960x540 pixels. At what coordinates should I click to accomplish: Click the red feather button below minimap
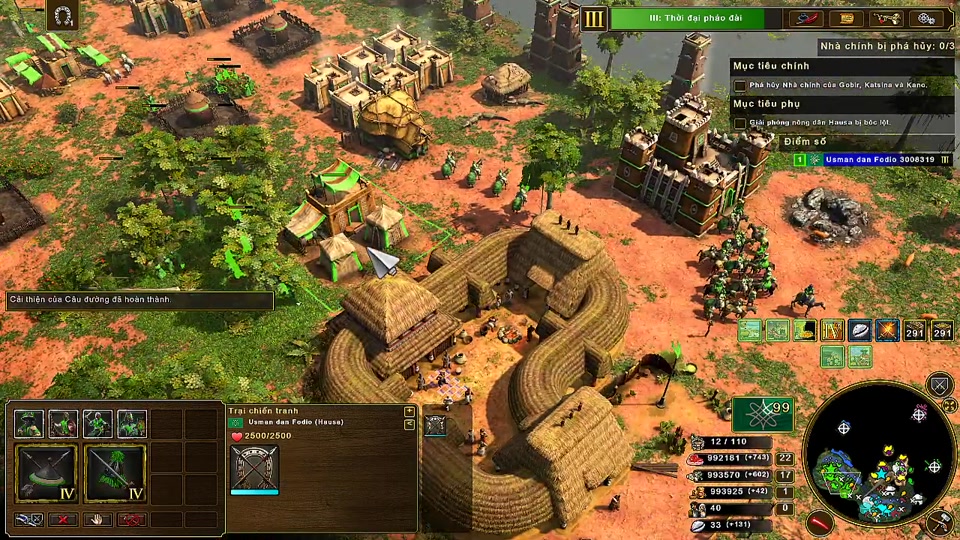click(x=822, y=521)
